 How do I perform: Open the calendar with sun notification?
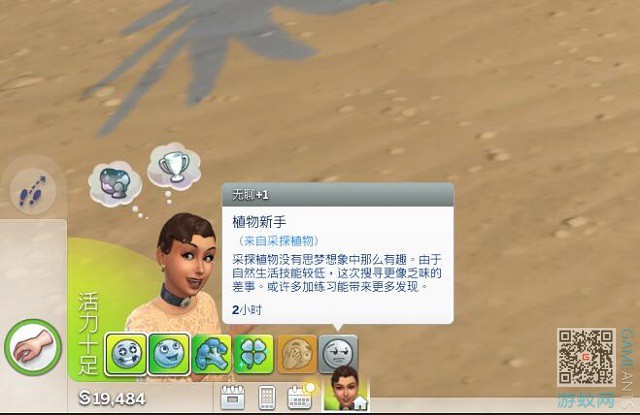click(x=300, y=396)
